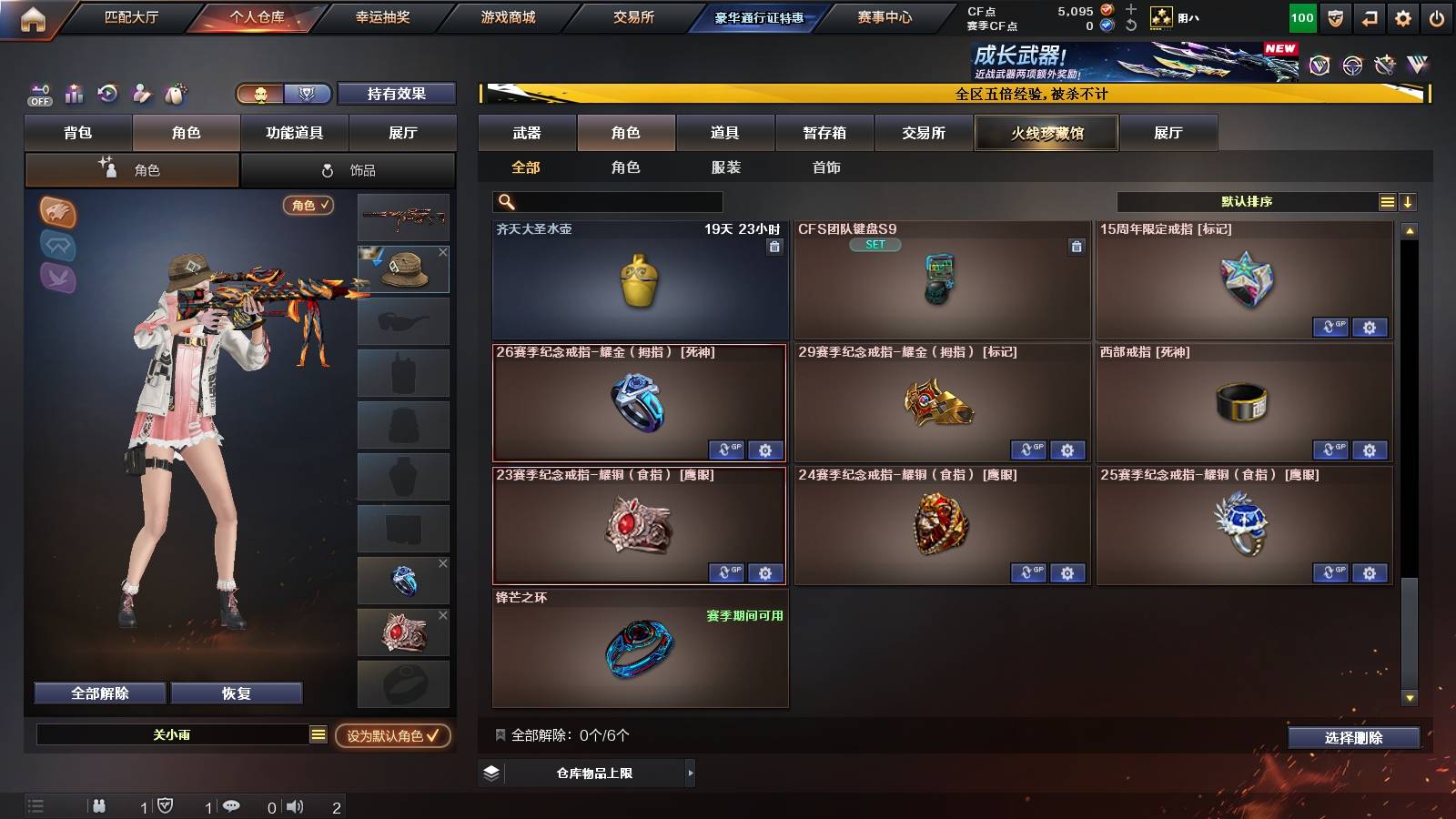Switch to the 武器 weapons tab

point(528,133)
